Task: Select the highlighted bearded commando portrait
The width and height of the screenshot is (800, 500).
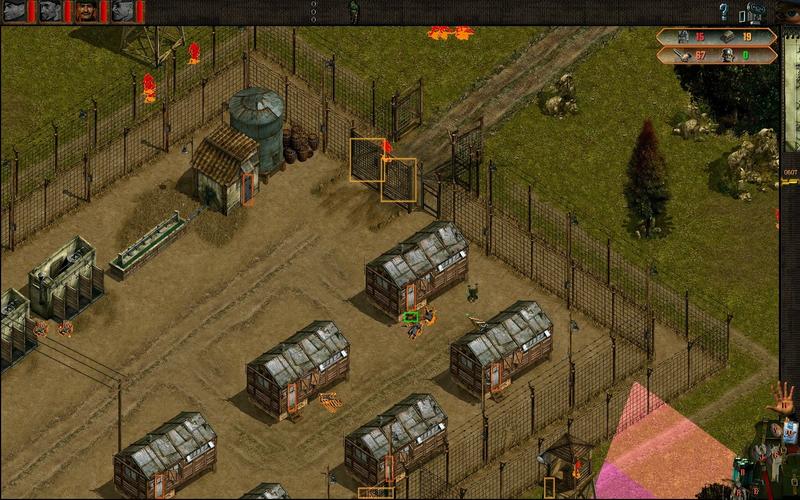Action: [86, 11]
